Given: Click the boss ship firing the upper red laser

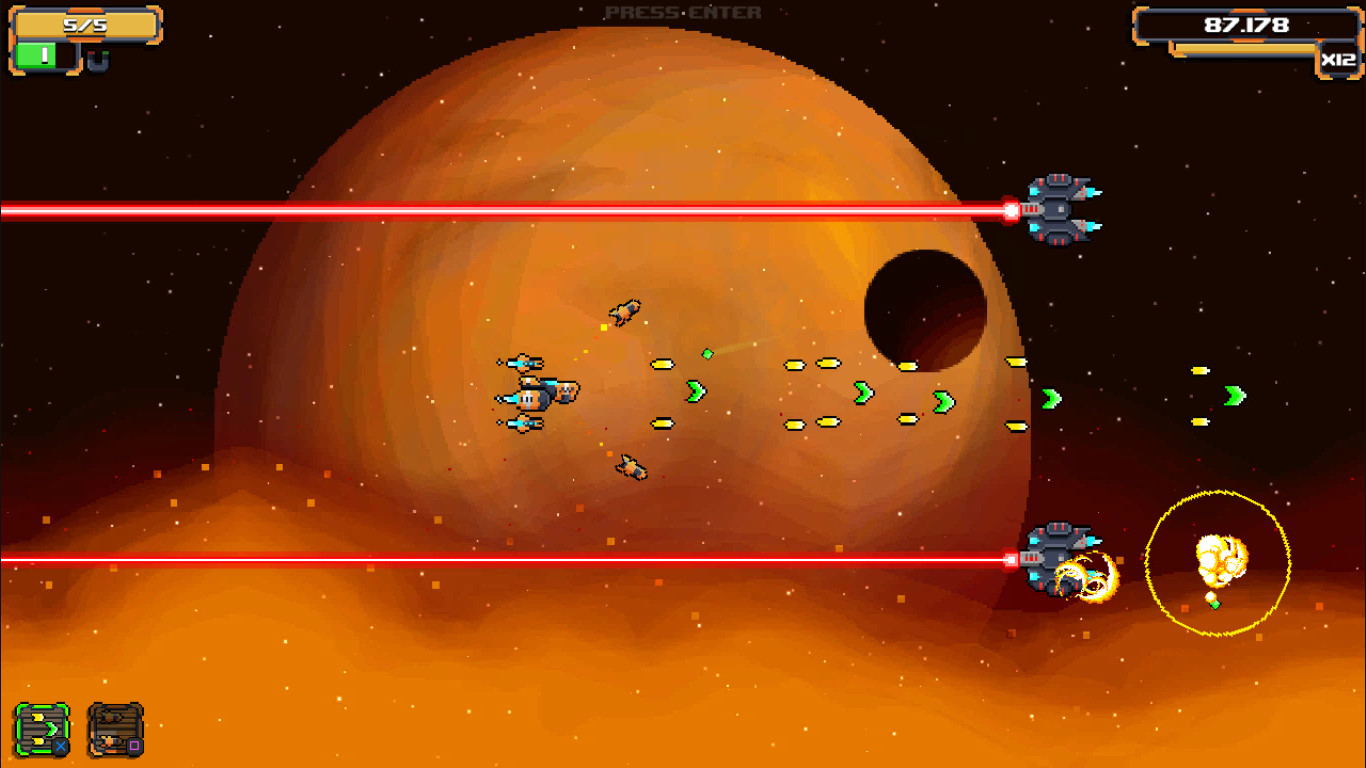Looking at the screenshot, I should coord(1057,208).
